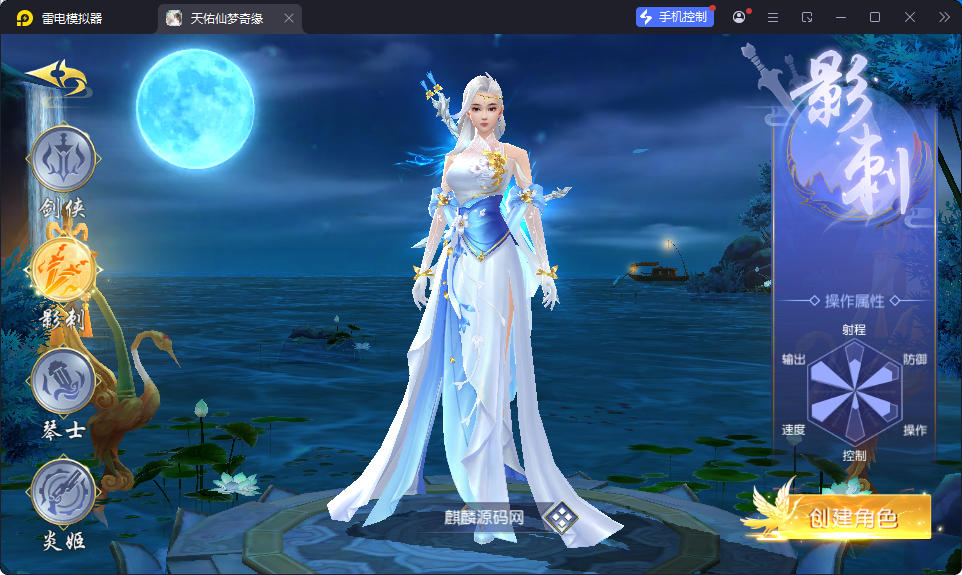Go back with the golden arrow
The image size is (962, 575).
pos(56,78)
